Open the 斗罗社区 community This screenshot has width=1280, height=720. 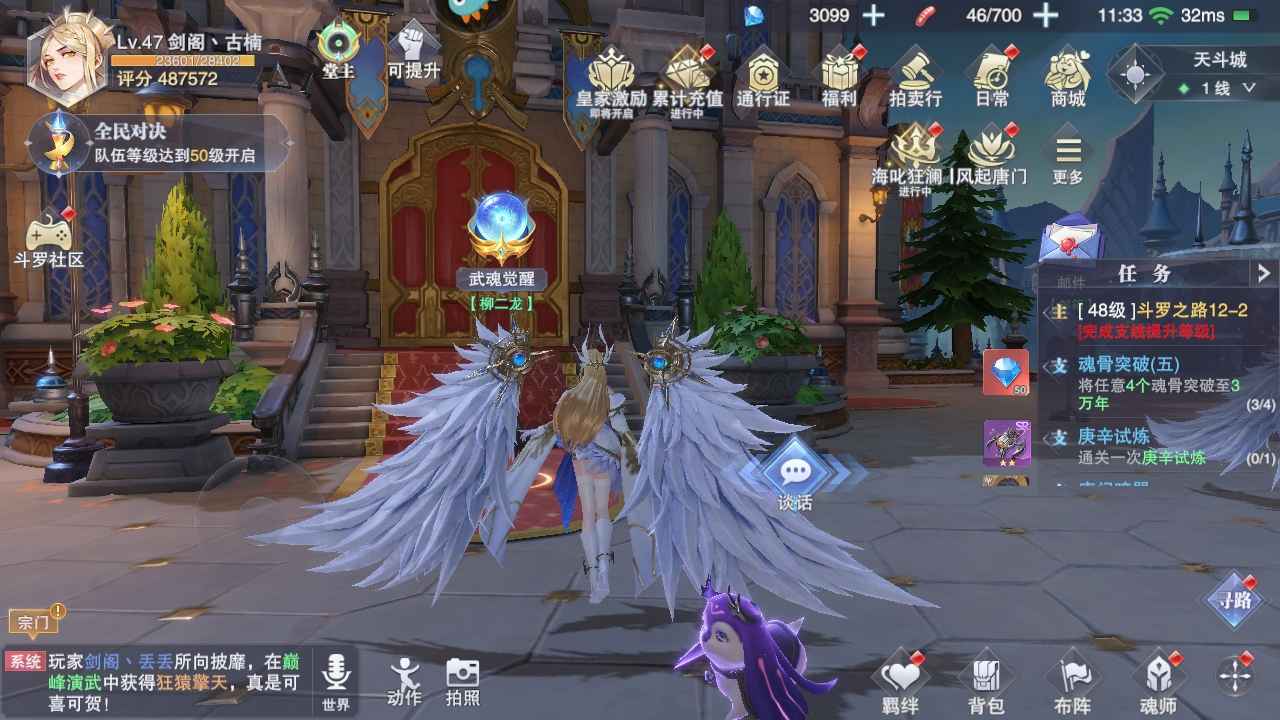click(x=48, y=241)
